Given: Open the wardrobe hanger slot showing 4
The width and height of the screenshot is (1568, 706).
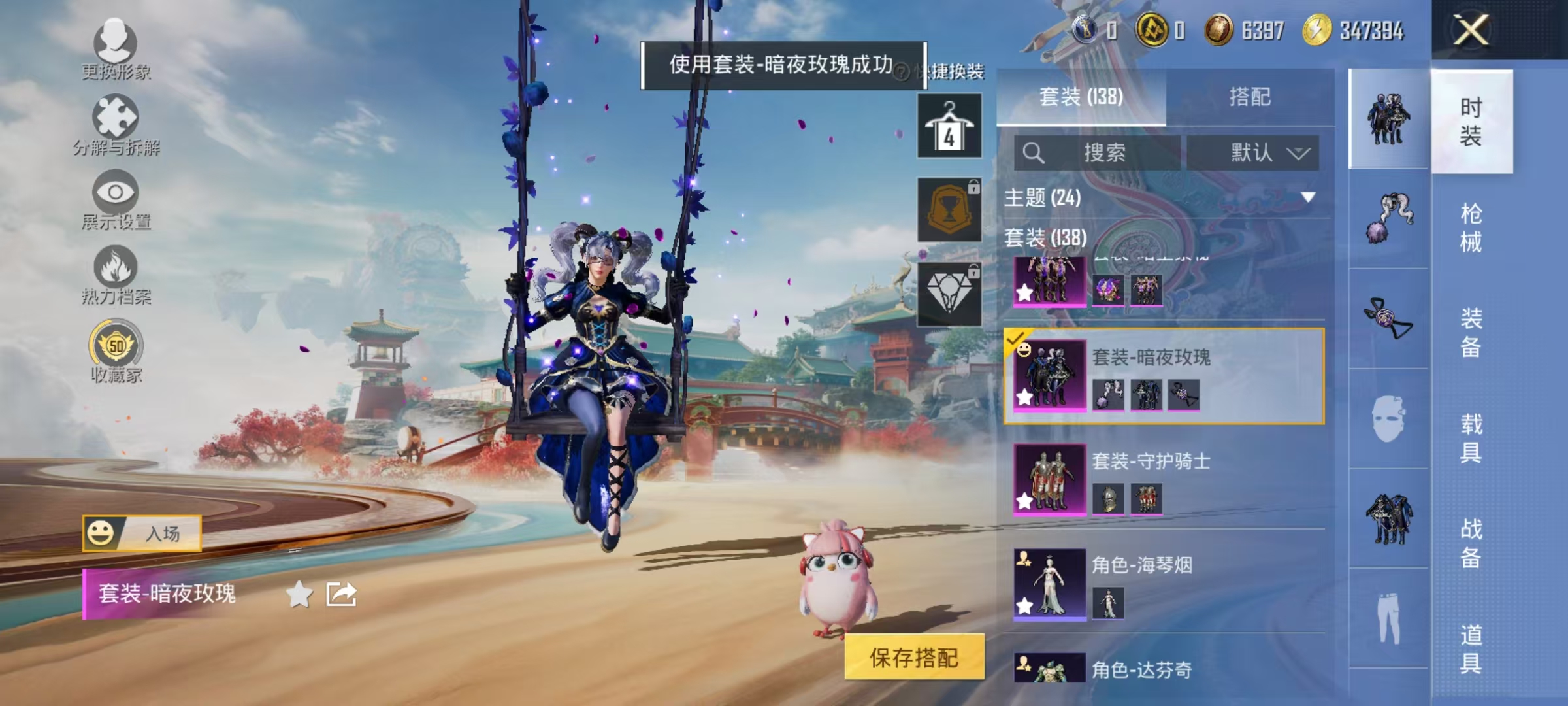Looking at the screenshot, I should [949, 126].
